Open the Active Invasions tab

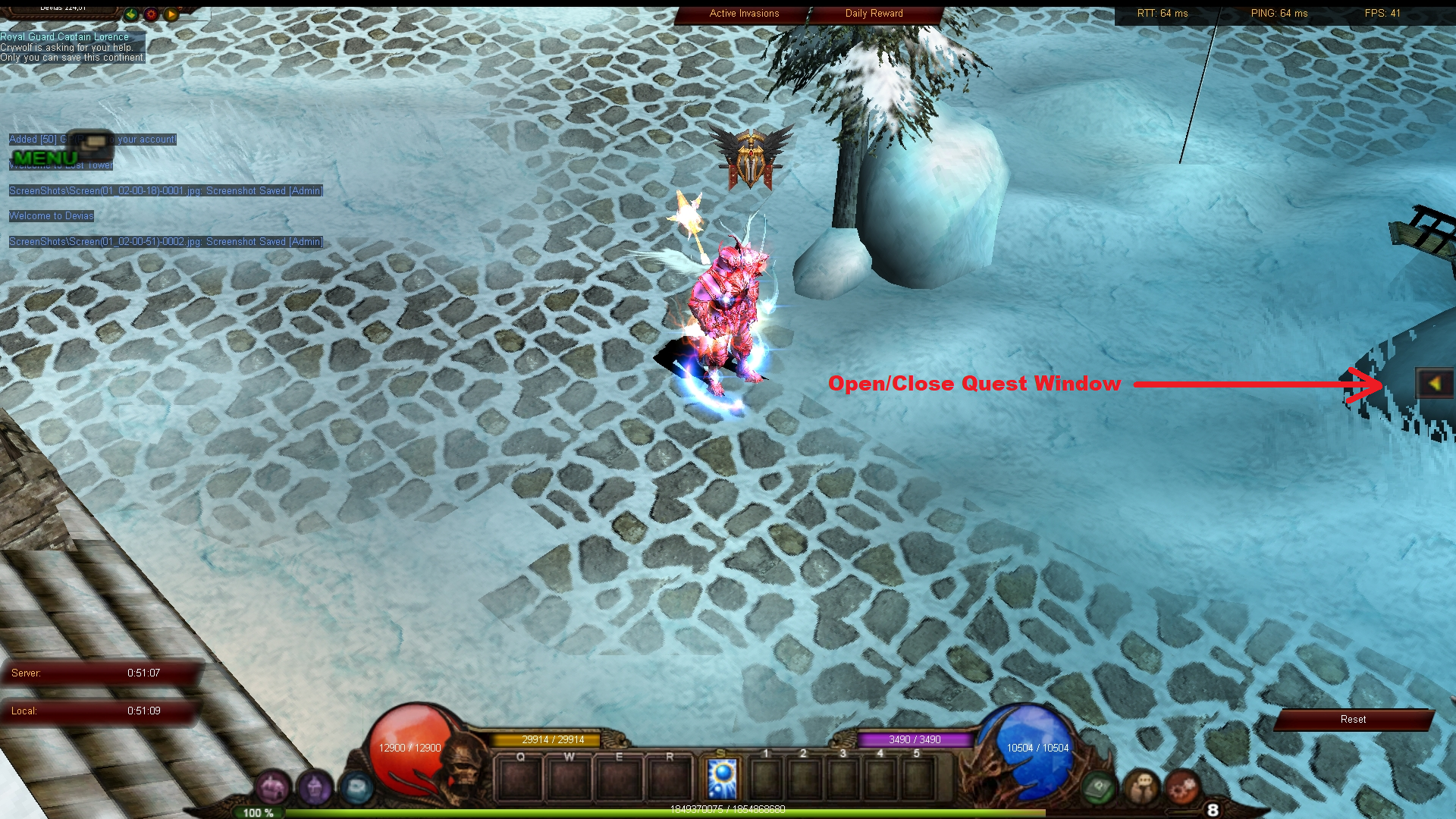click(743, 13)
